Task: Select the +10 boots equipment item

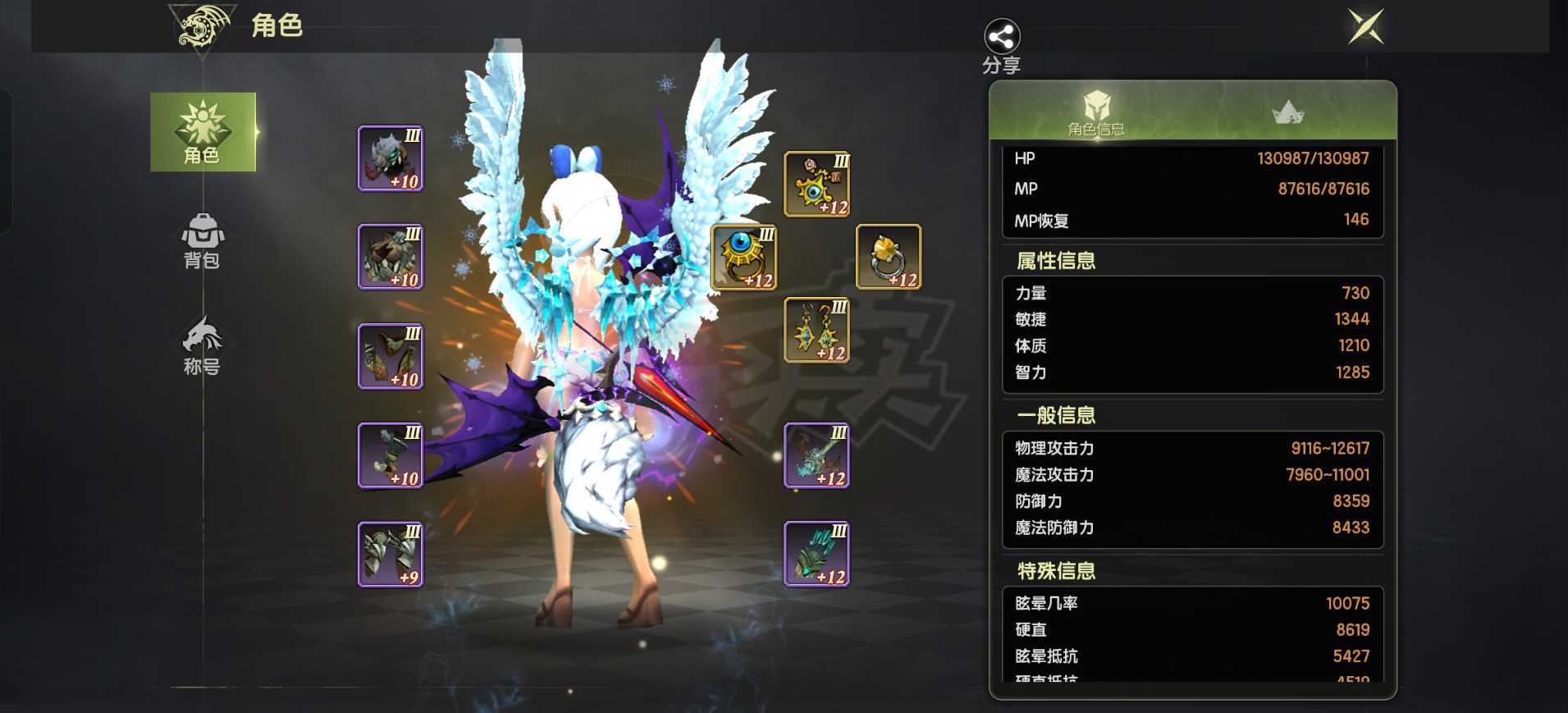Action: [x=390, y=356]
